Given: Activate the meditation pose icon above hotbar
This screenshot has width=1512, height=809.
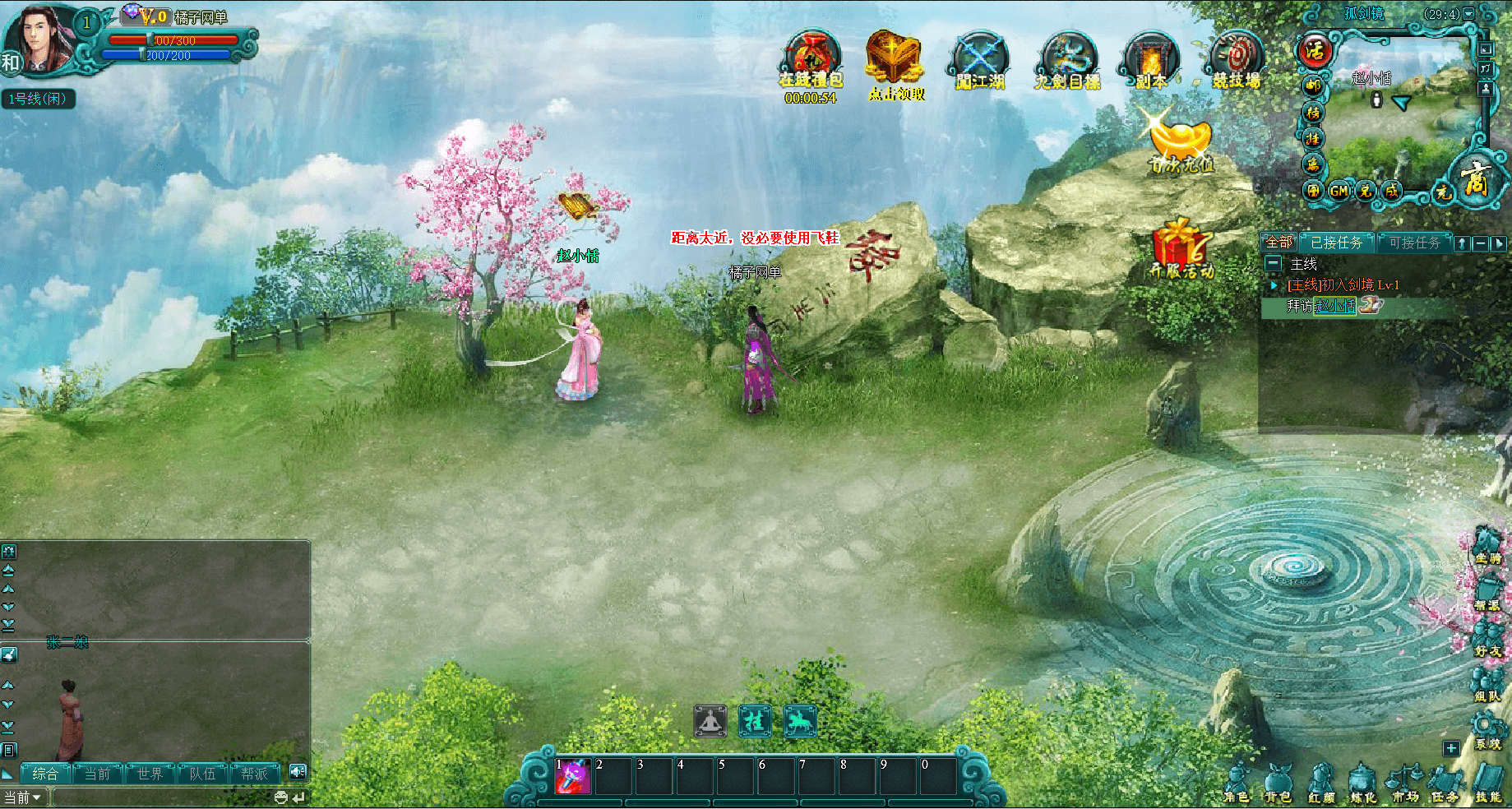Looking at the screenshot, I should [710, 721].
